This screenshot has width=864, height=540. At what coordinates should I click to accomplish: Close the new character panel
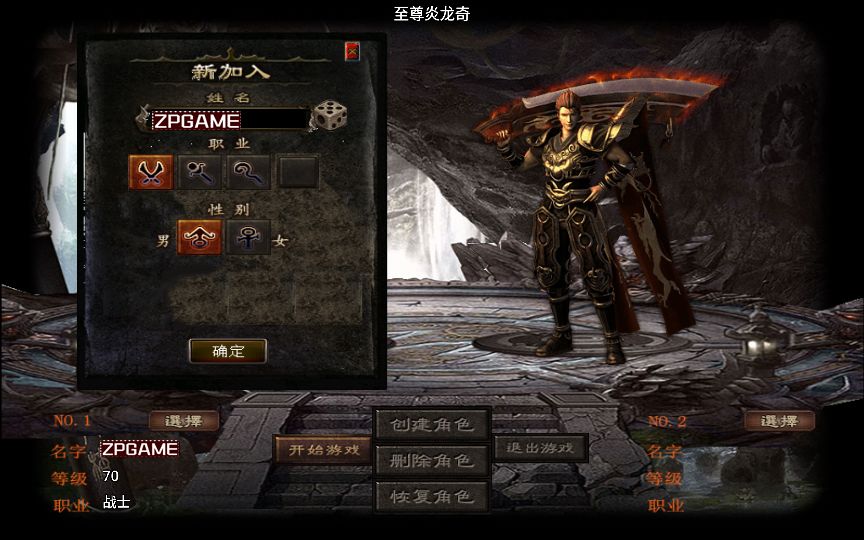click(x=352, y=51)
